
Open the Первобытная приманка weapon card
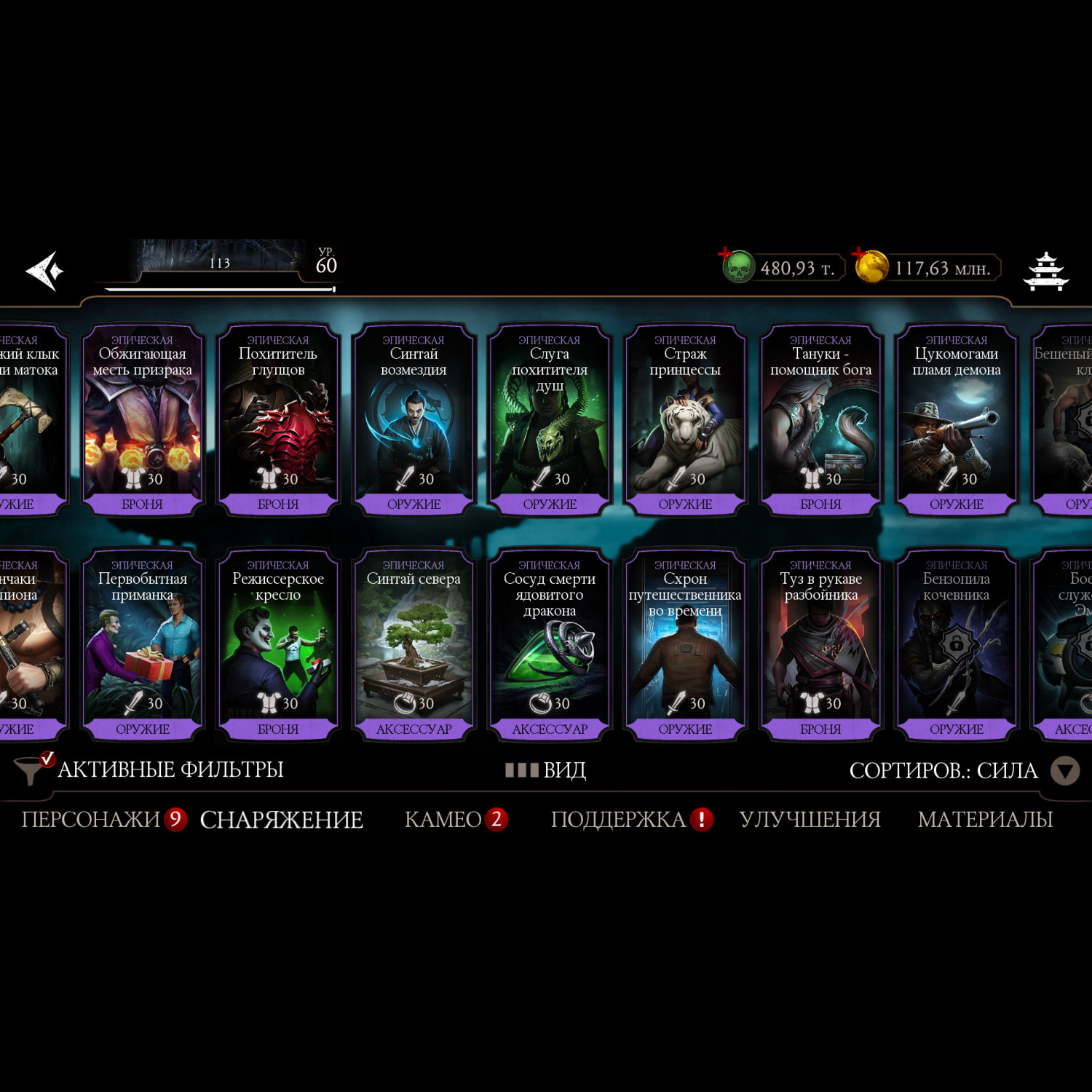coord(142,646)
